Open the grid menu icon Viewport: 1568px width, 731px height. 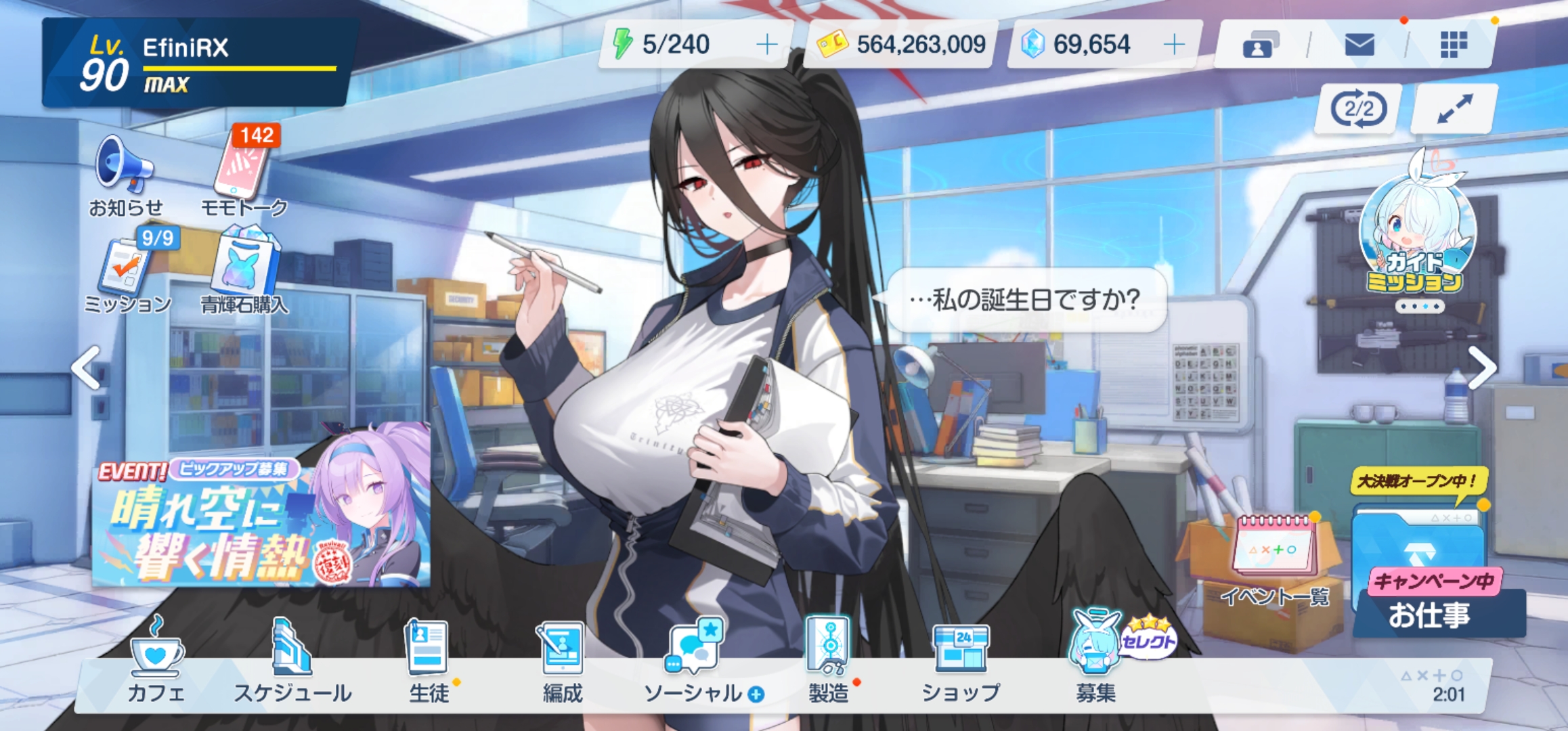(1454, 45)
